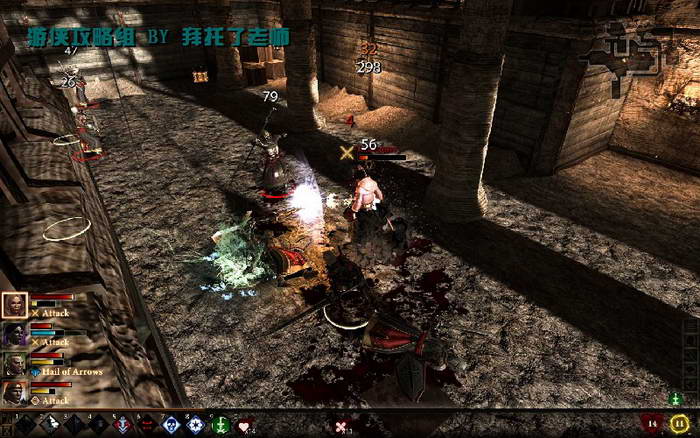This screenshot has height=438, width=700.
Task: Select the red-haired companion portrait
Action: pos(15,392)
